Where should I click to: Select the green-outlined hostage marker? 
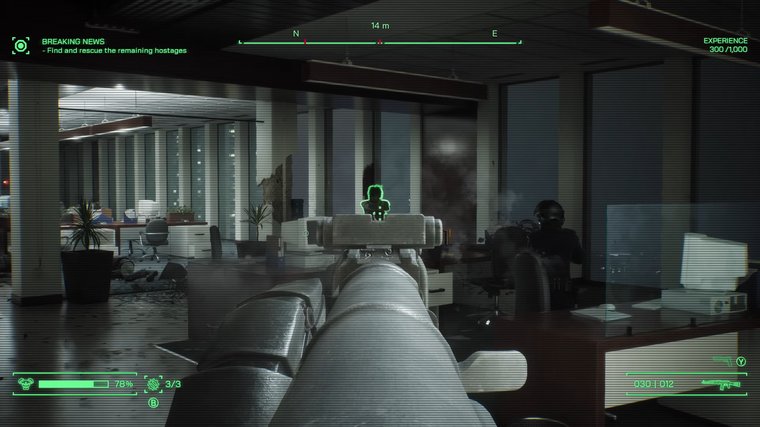[375, 201]
